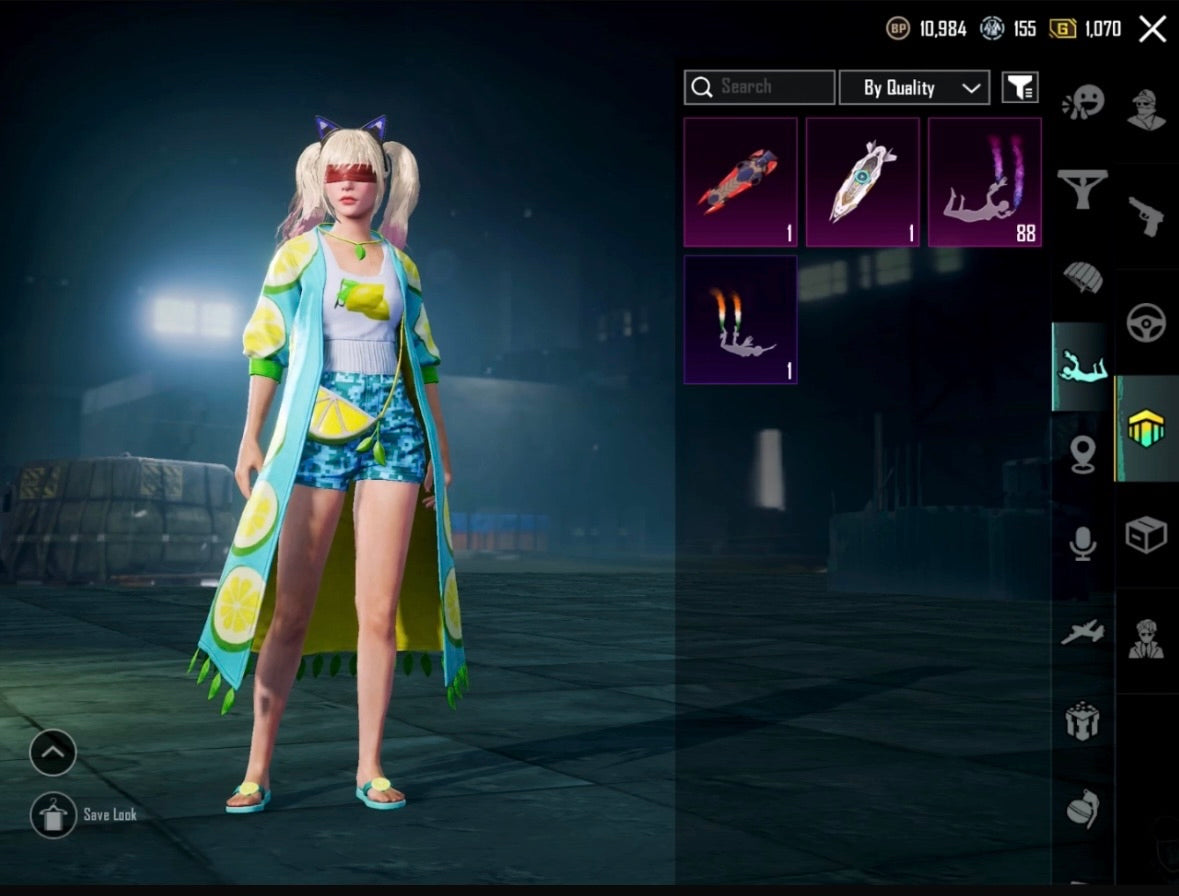Image resolution: width=1179 pixels, height=896 pixels.
Task: Select the location pin category
Action: pyautogui.click(x=1082, y=455)
